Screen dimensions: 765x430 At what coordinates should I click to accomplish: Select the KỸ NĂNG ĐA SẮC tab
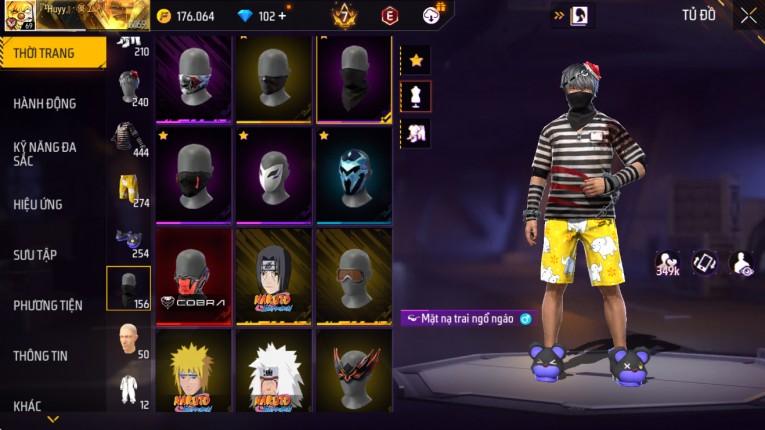[x=45, y=153]
